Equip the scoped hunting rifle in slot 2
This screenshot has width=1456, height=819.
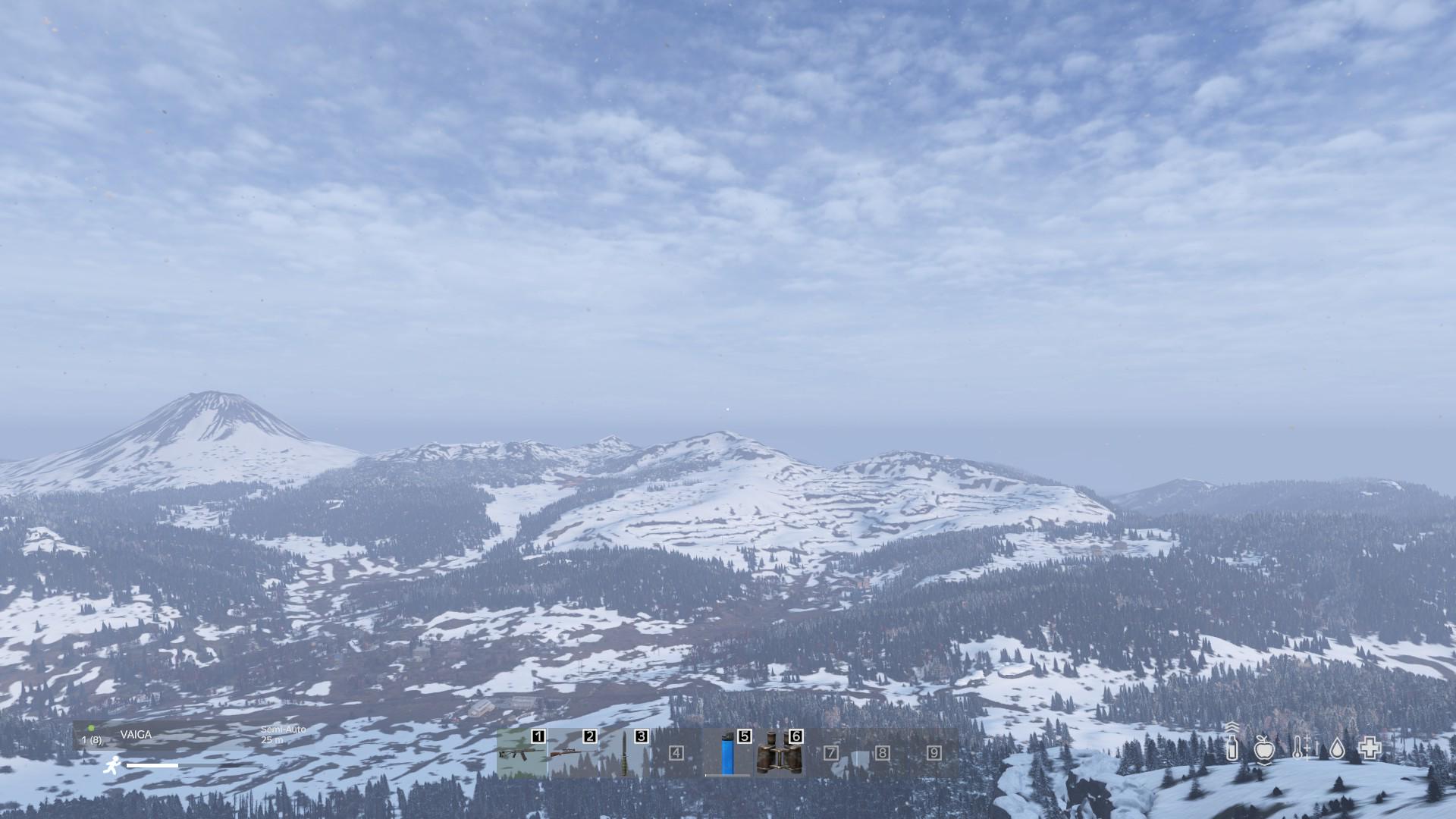click(573, 754)
